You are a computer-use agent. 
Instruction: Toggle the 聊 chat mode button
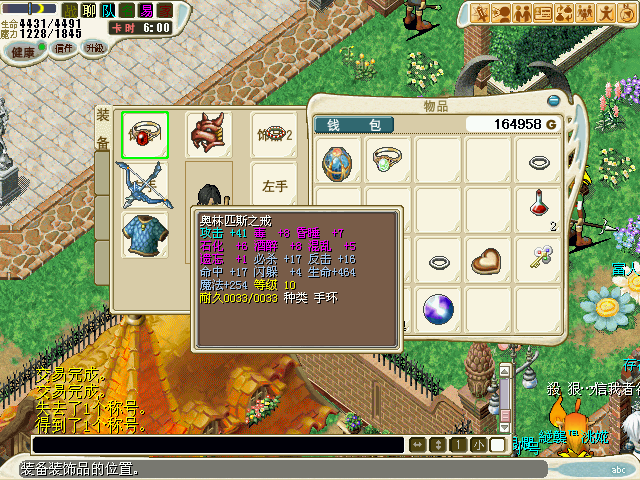(x=85, y=10)
